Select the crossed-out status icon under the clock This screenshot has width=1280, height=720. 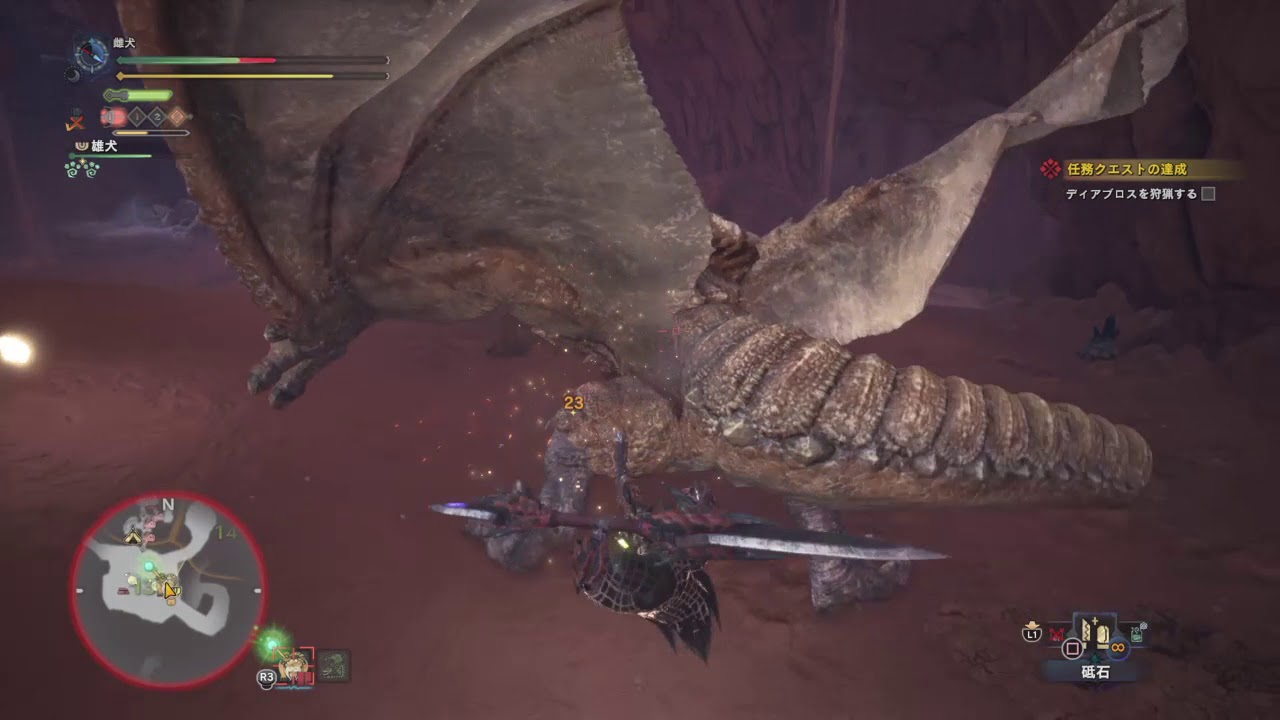(75, 121)
